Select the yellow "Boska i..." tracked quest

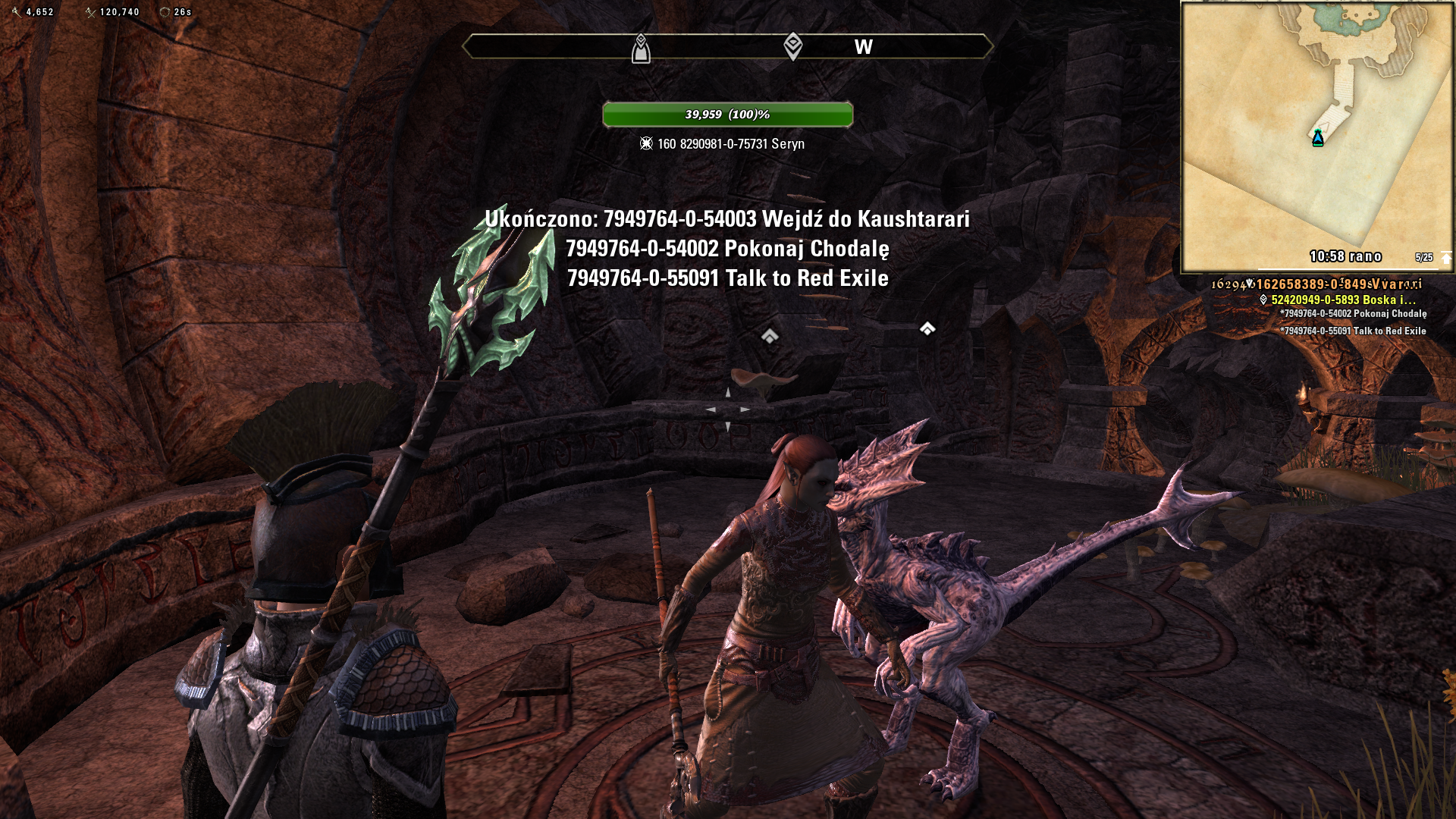1343,300
